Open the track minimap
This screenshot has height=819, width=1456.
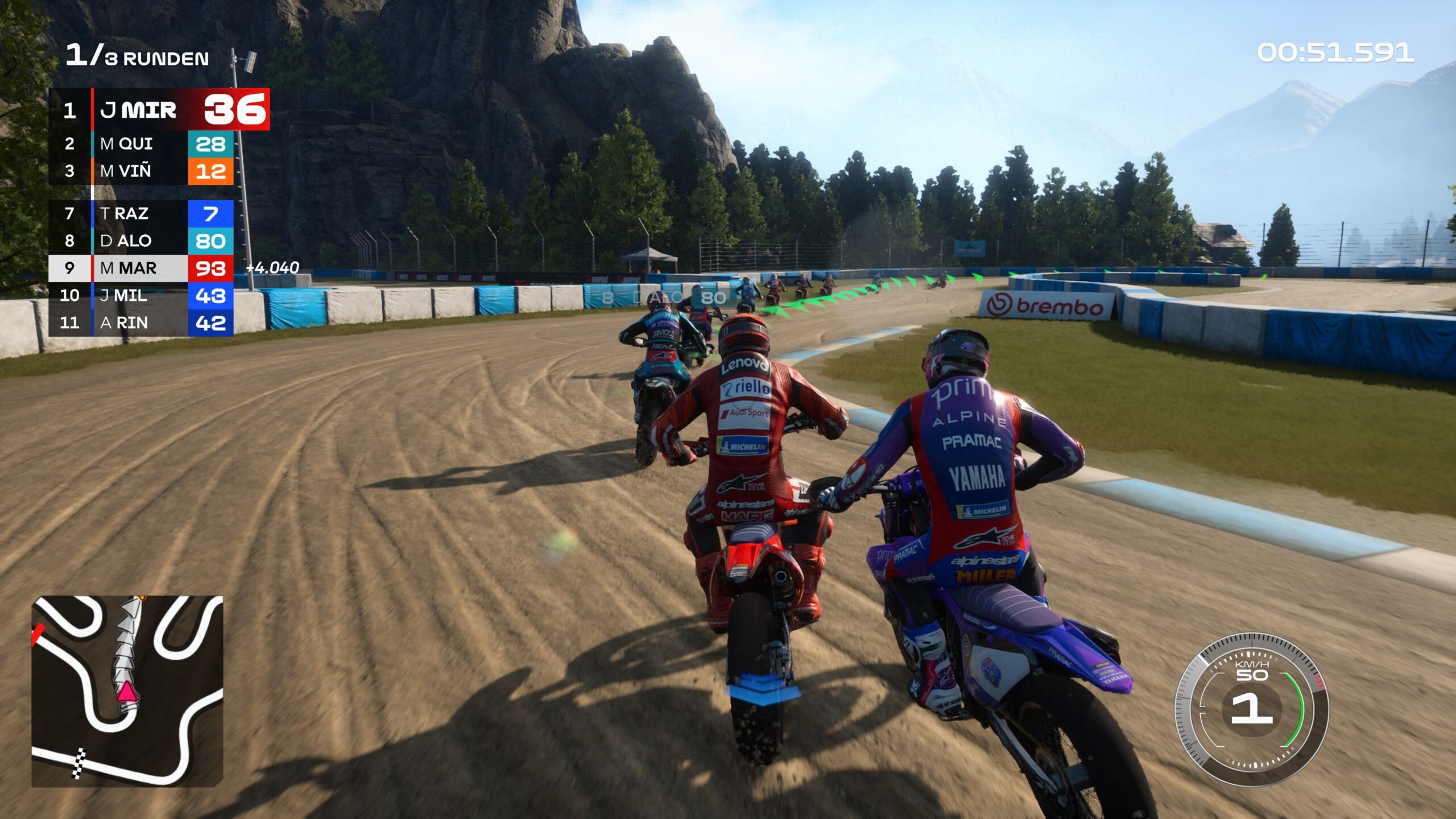pos(127,691)
